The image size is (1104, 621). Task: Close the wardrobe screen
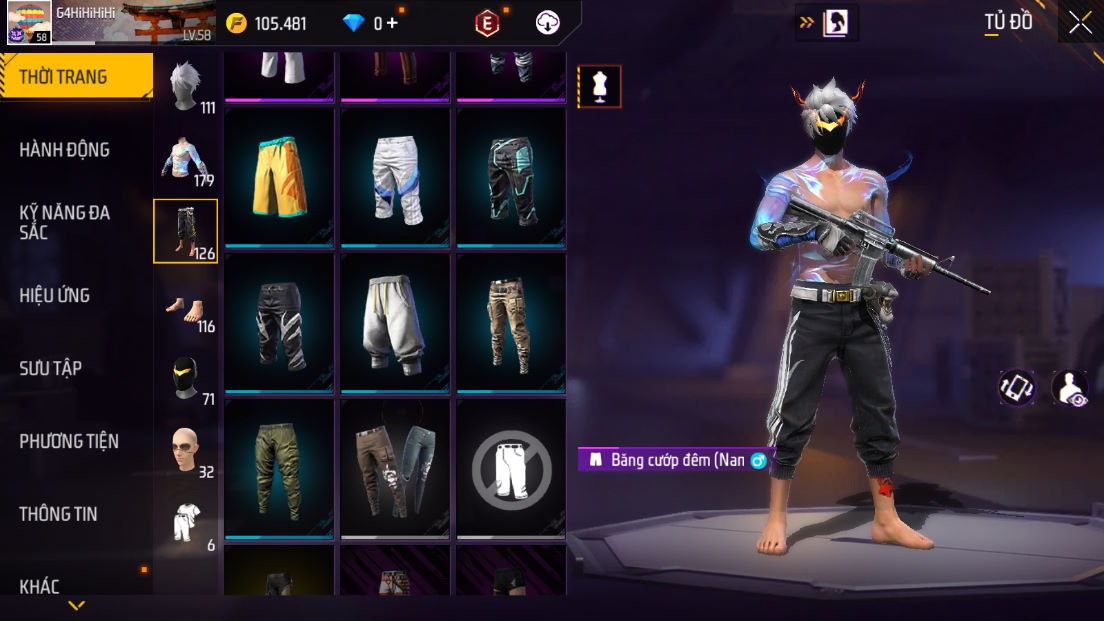[1080, 22]
